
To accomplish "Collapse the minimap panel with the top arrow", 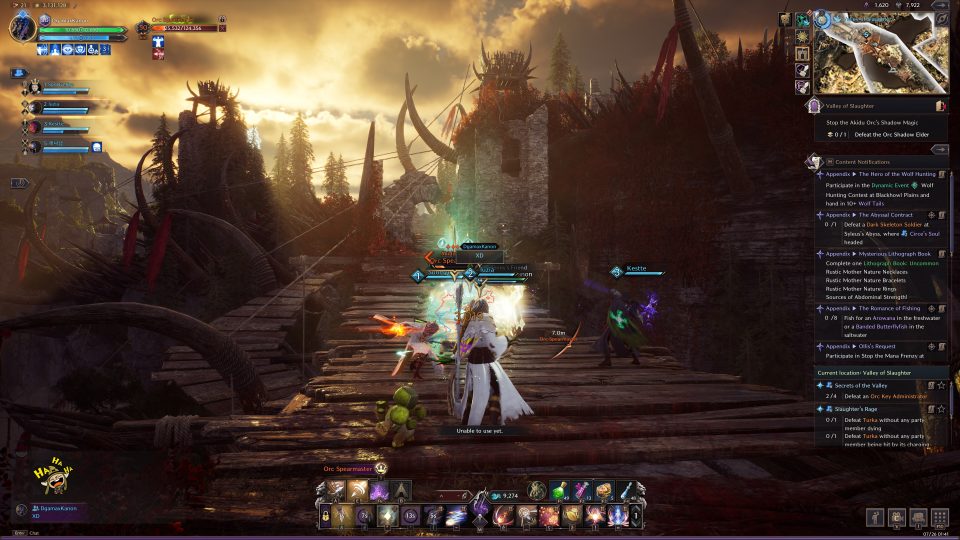I will [940, 5].
